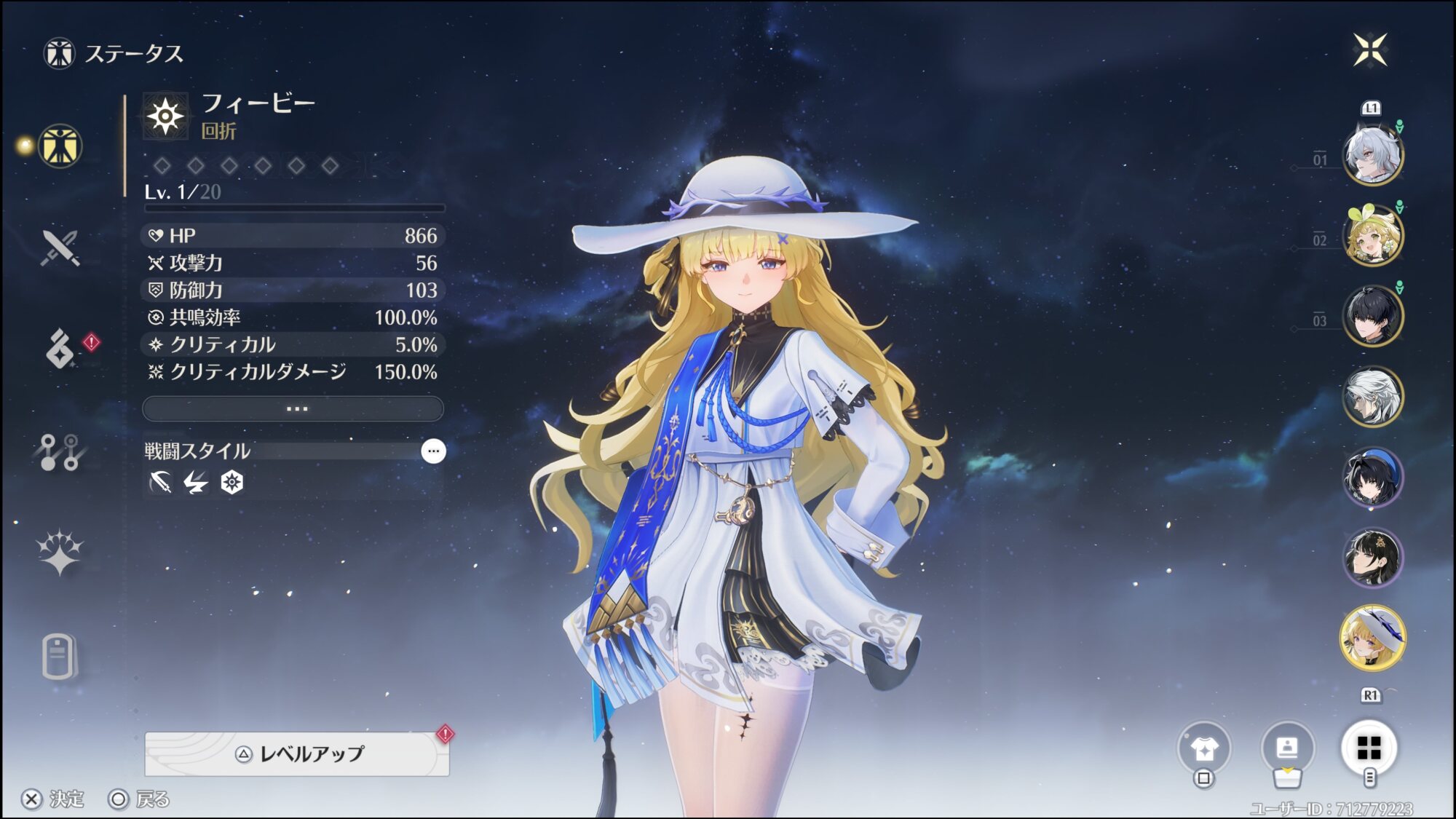Click the レベルアップ level up button

coord(297,753)
